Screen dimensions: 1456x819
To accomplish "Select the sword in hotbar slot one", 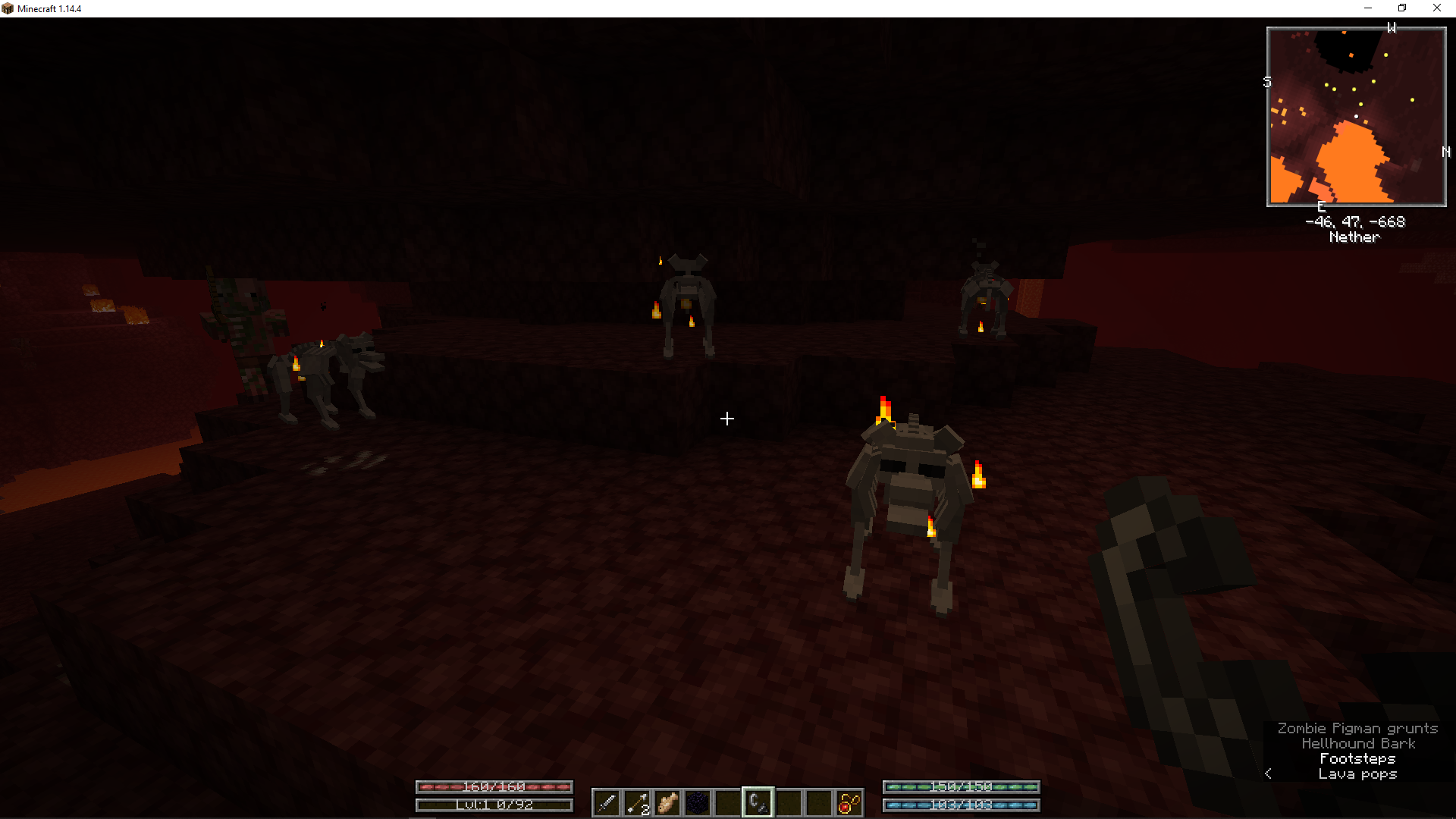I will click(606, 803).
